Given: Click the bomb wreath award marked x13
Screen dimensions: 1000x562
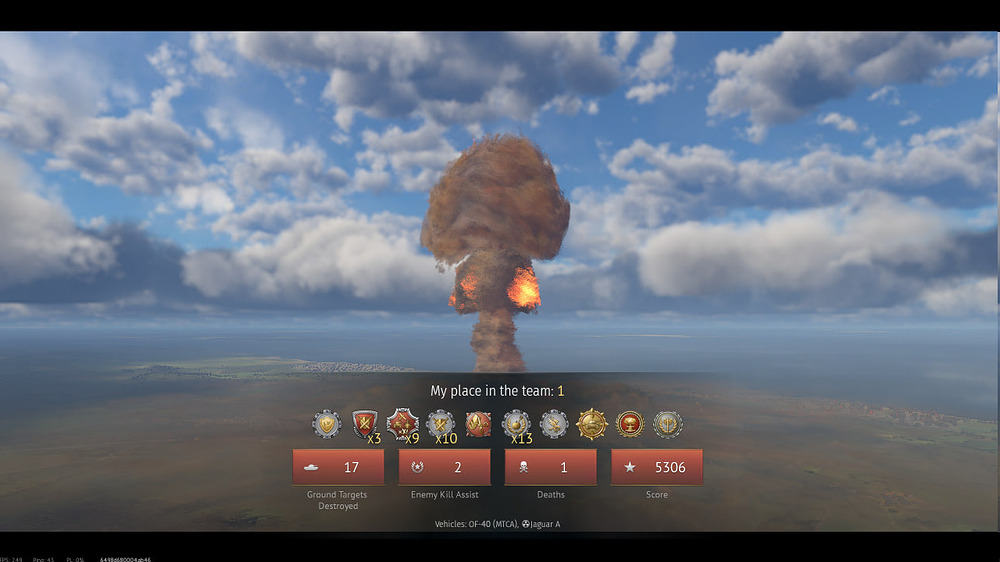Looking at the screenshot, I should coord(516,424).
